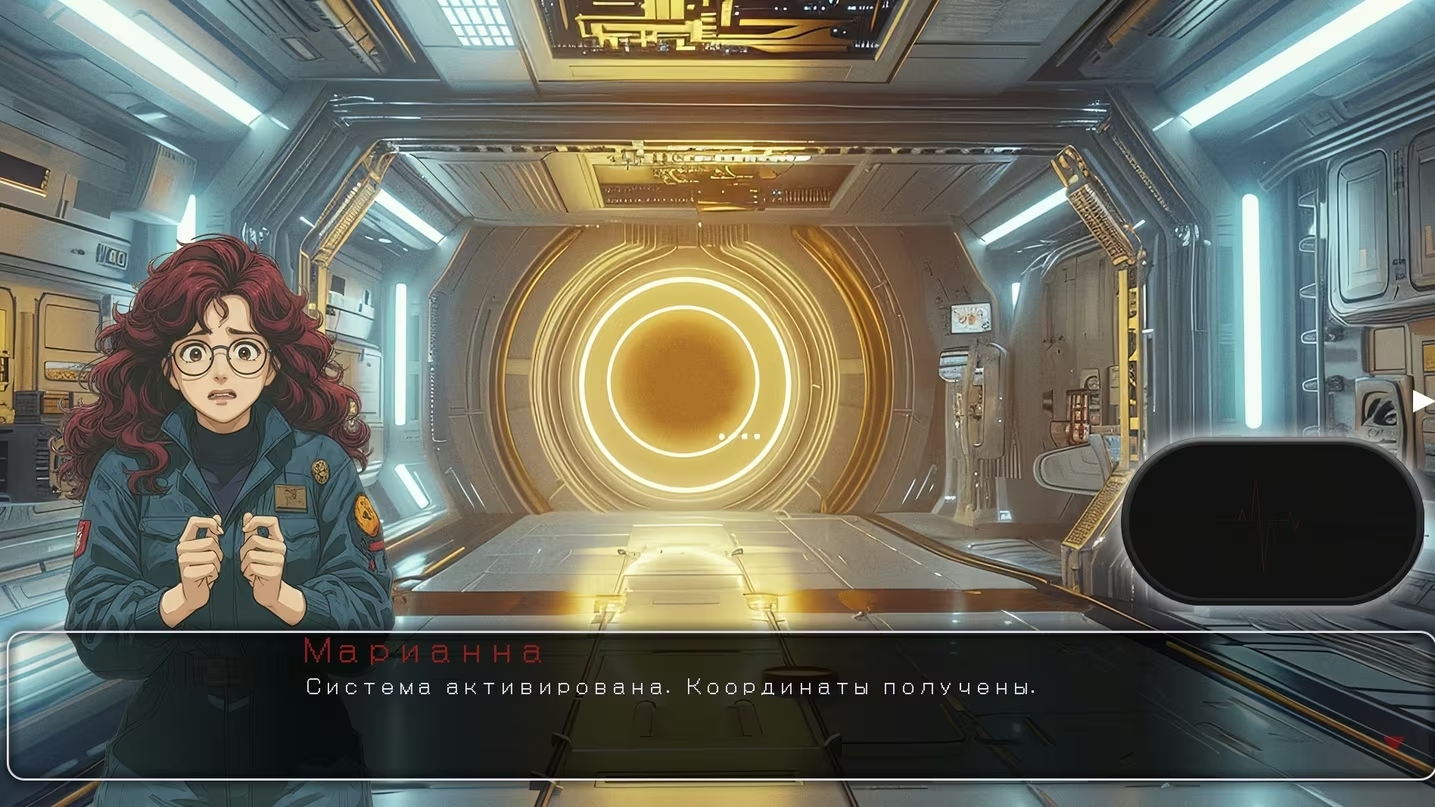Click the red continue arrow in the dialogue box
1435x807 pixels.
tap(1393, 743)
